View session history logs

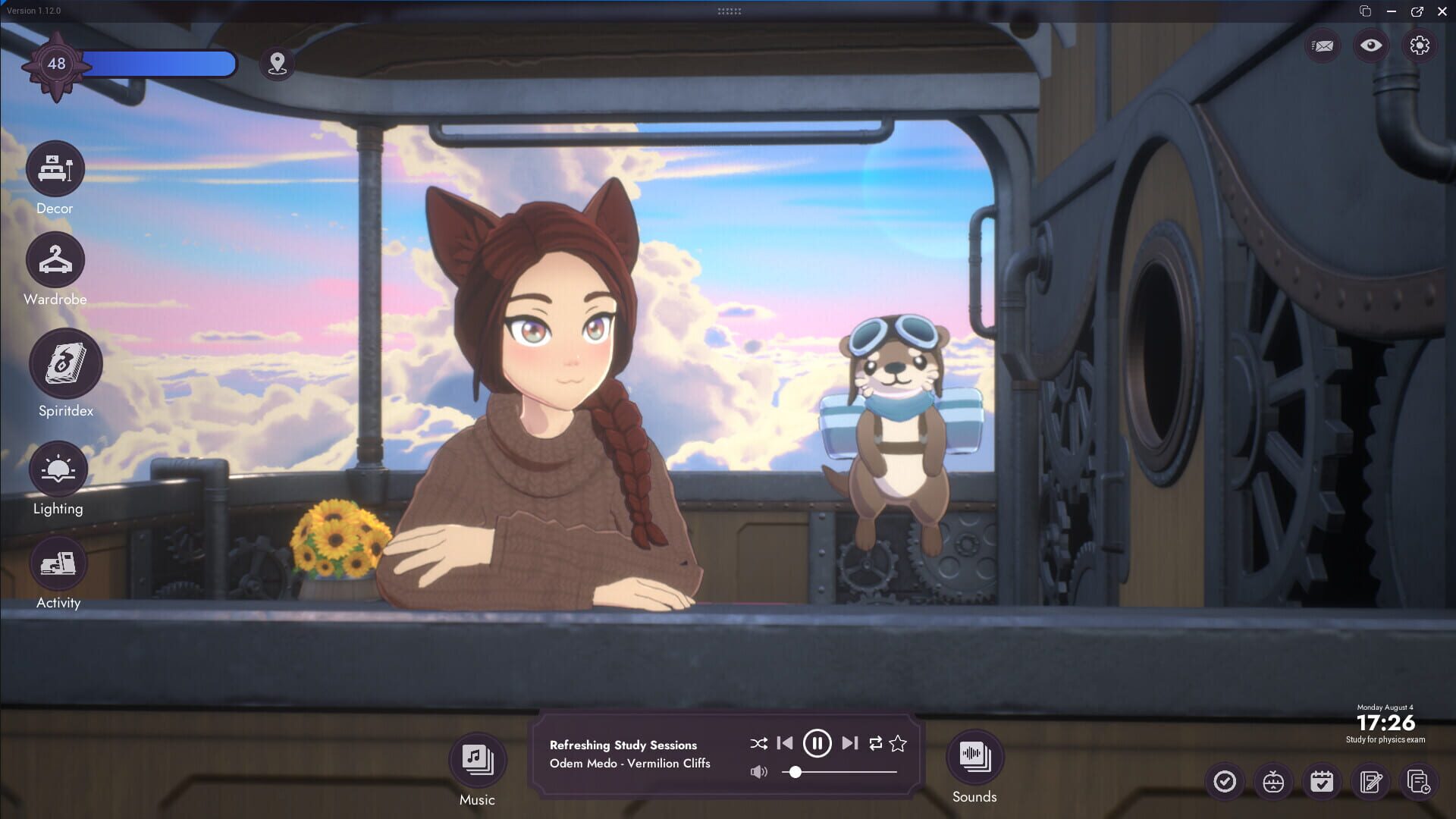coord(1417,781)
